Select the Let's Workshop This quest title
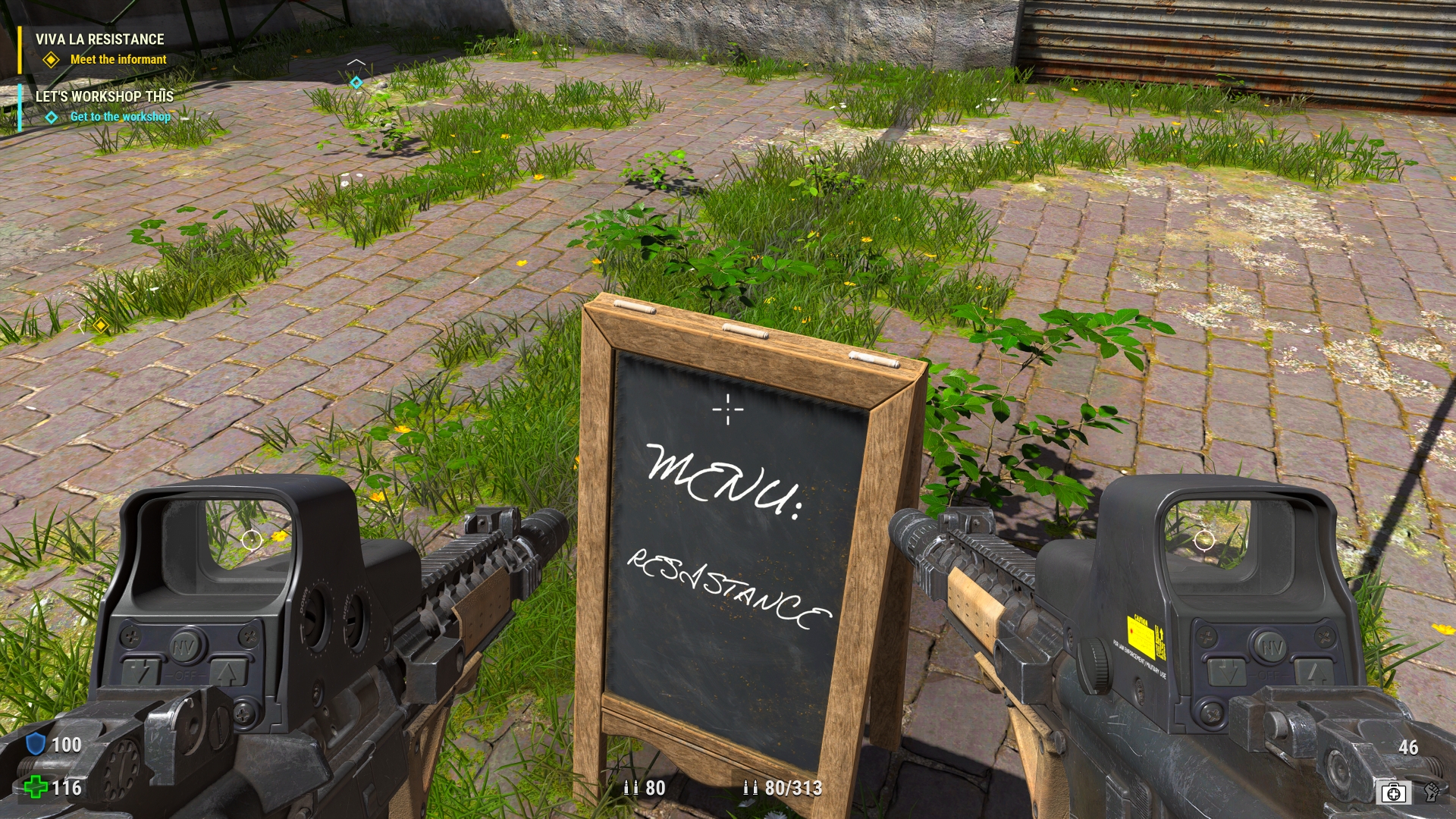The width and height of the screenshot is (1456, 819). point(103,97)
